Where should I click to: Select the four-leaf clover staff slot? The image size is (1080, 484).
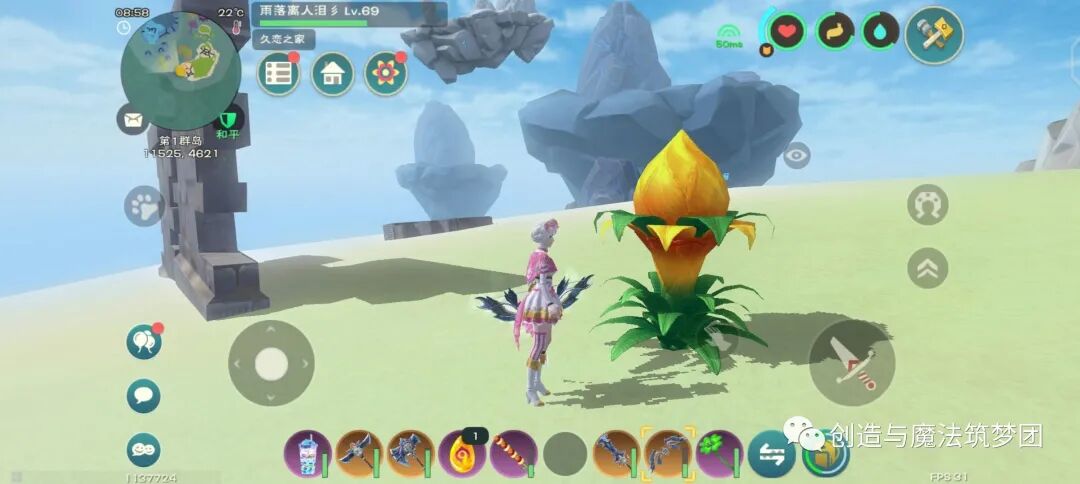tap(719, 454)
